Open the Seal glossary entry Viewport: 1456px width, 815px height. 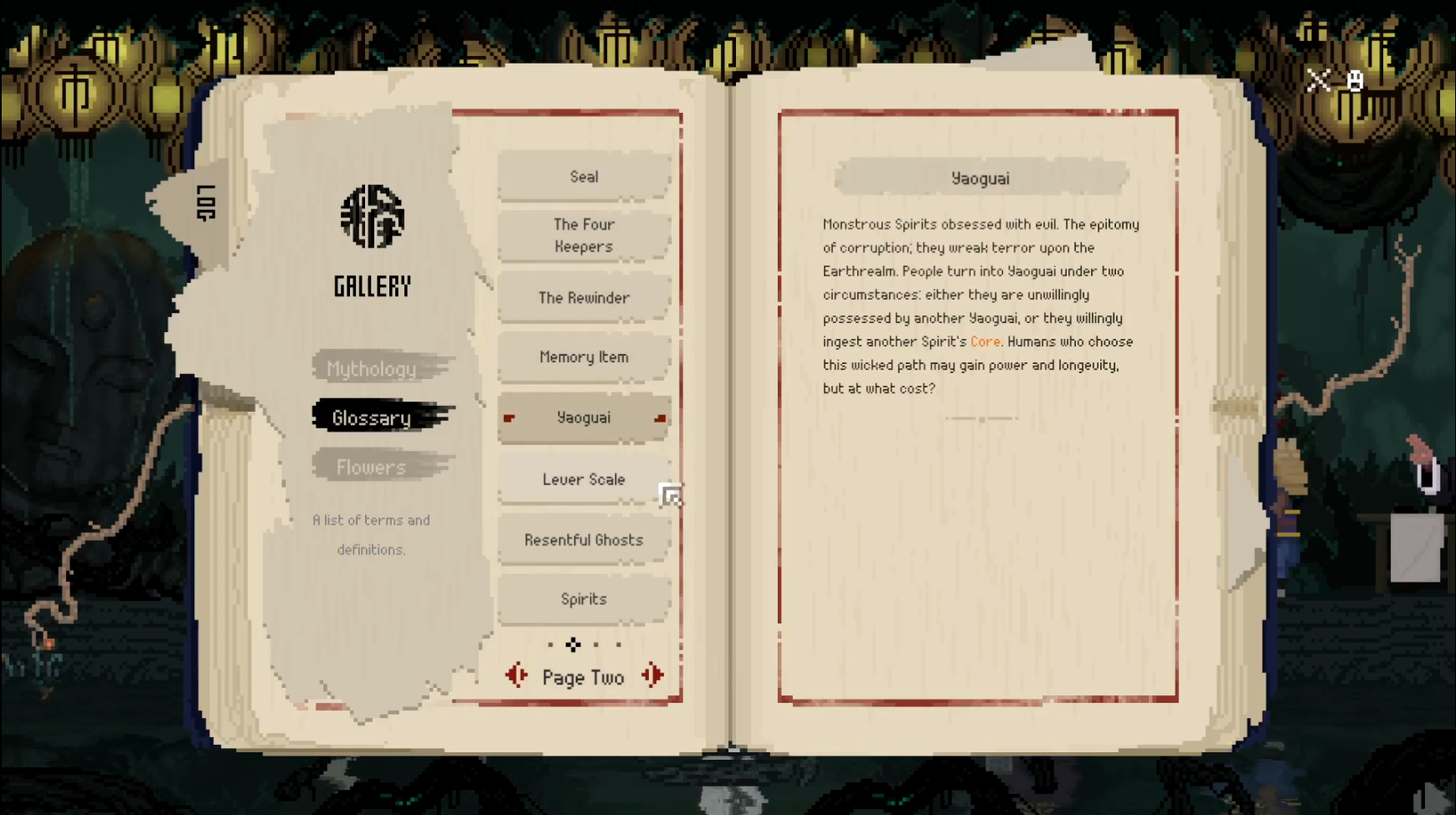[584, 177]
